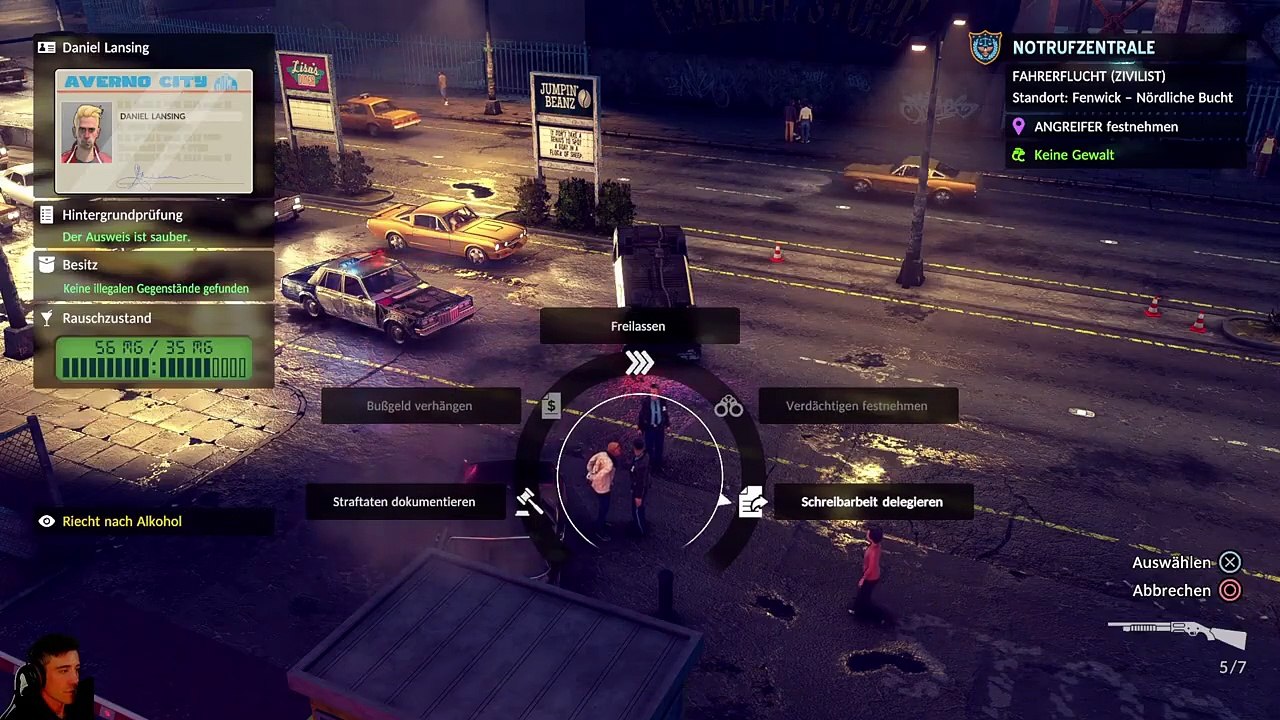Click the shotgun weapon icon
This screenshot has height=720, width=1280.
click(1176, 632)
